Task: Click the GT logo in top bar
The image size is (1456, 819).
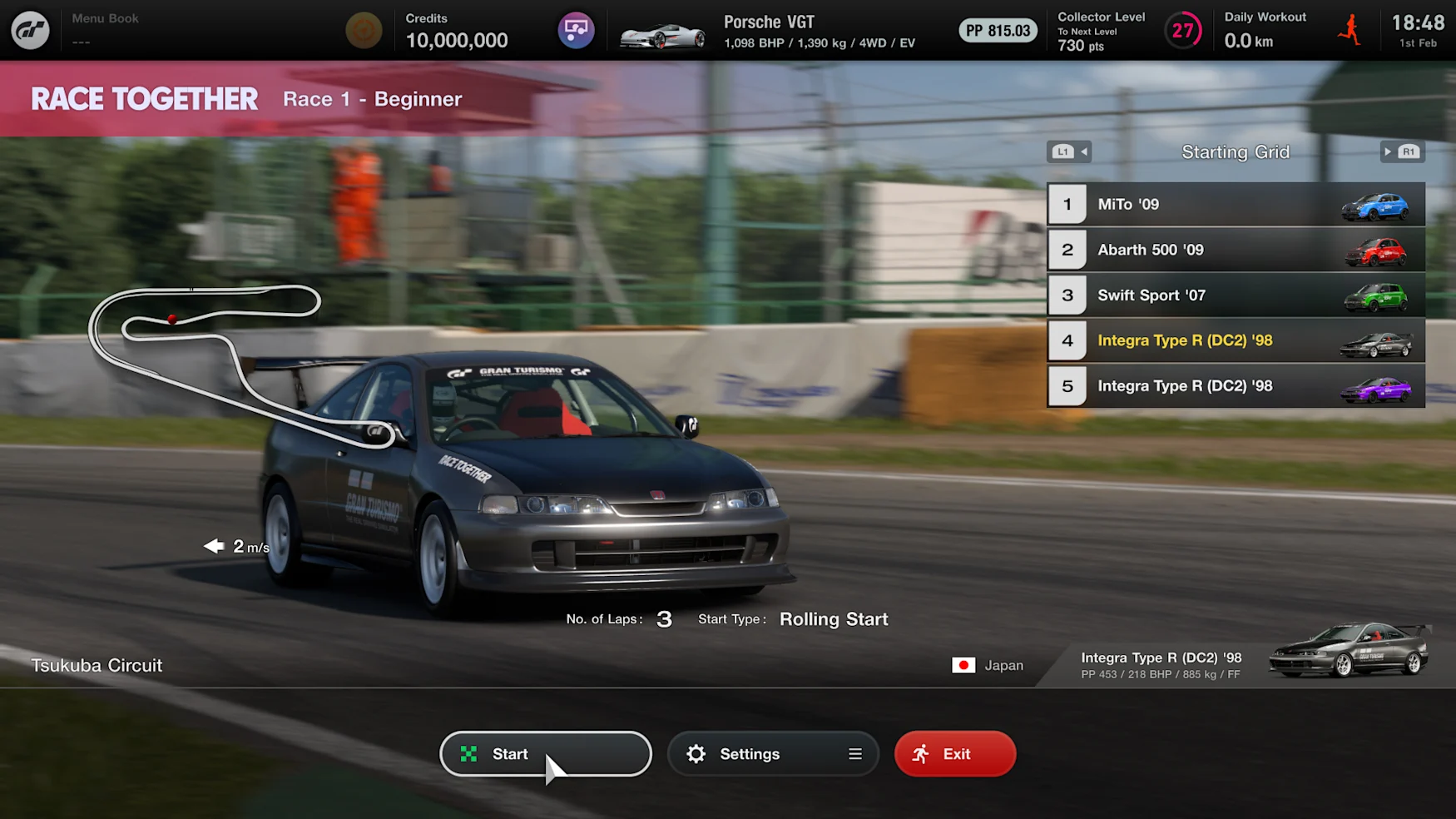Action: (30, 30)
